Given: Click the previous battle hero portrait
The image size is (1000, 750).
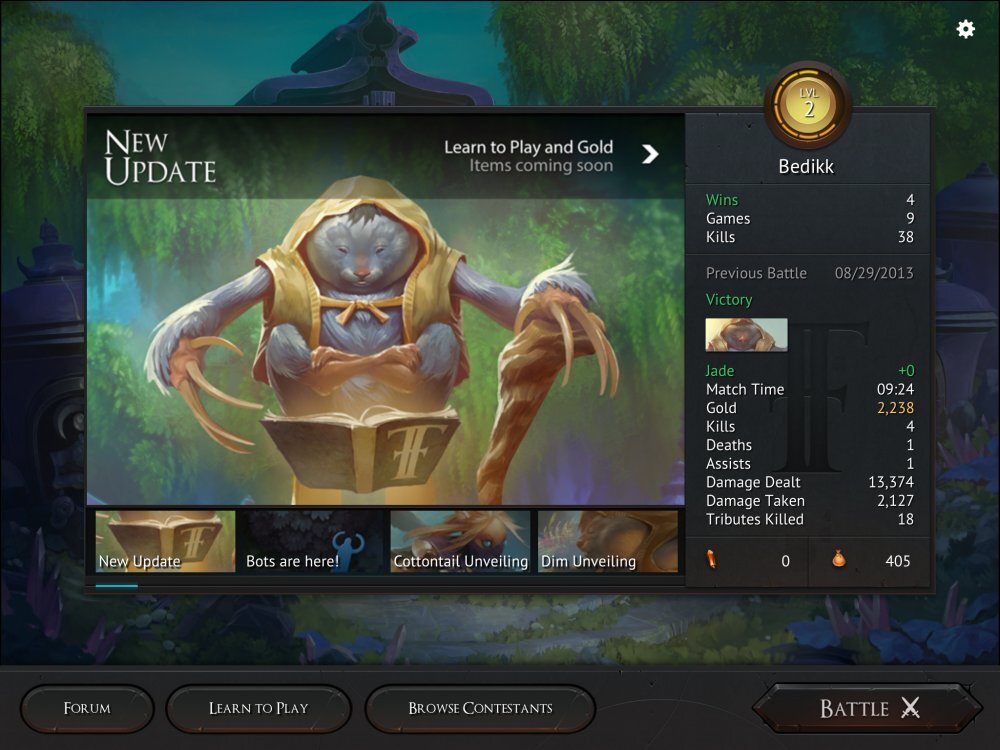Looking at the screenshot, I should pos(746,335).
